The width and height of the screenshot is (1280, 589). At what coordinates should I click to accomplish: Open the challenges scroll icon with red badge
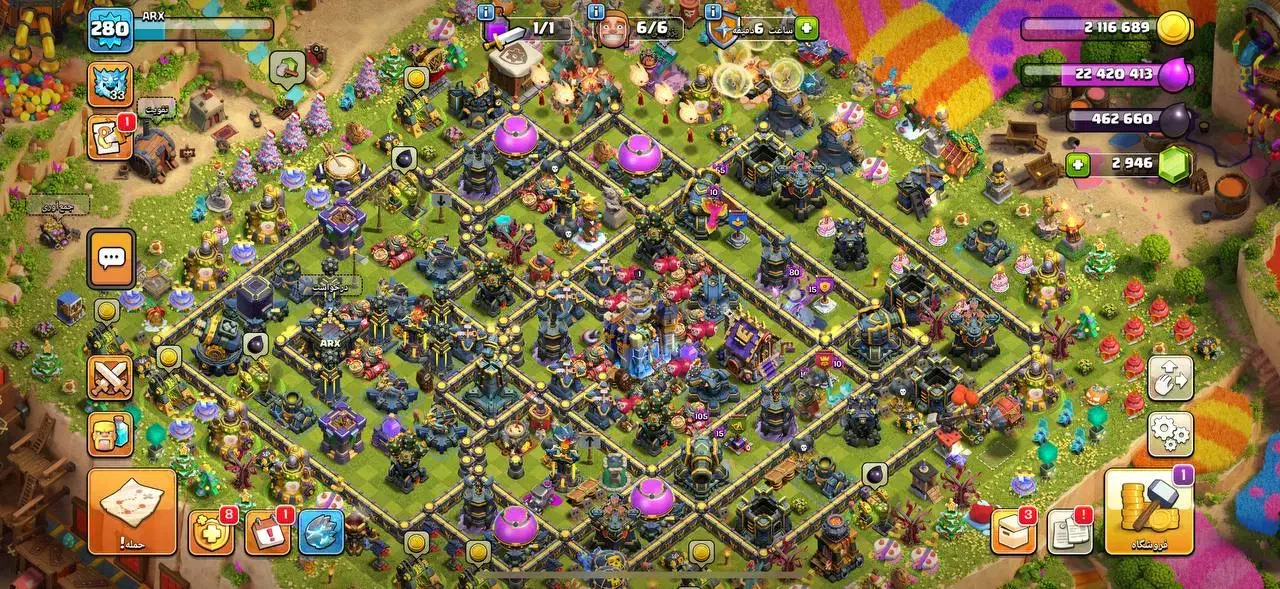click(109, 138)
